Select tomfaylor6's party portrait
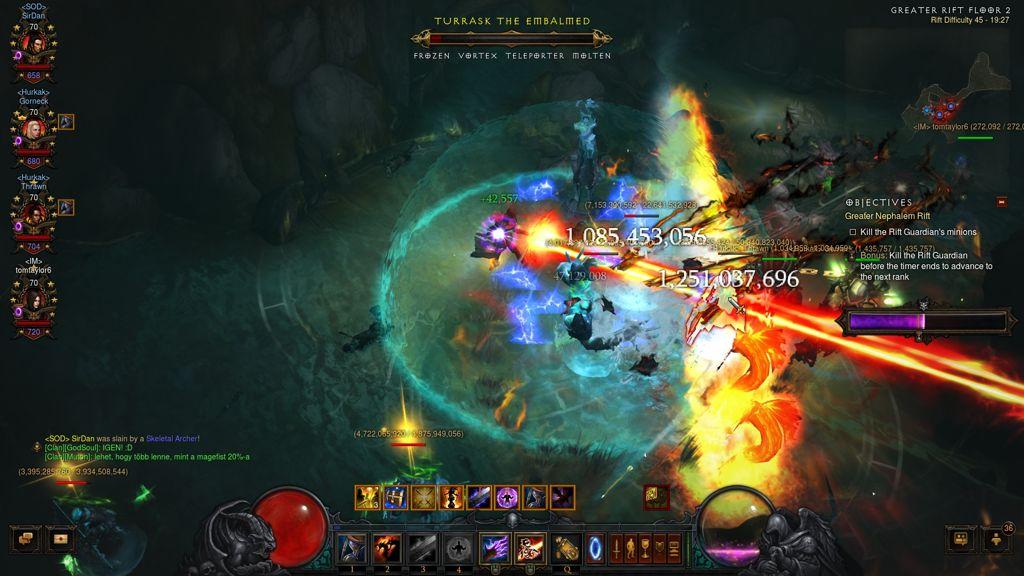This screenshot has height=576, width=1024. (x=32, y=299)
